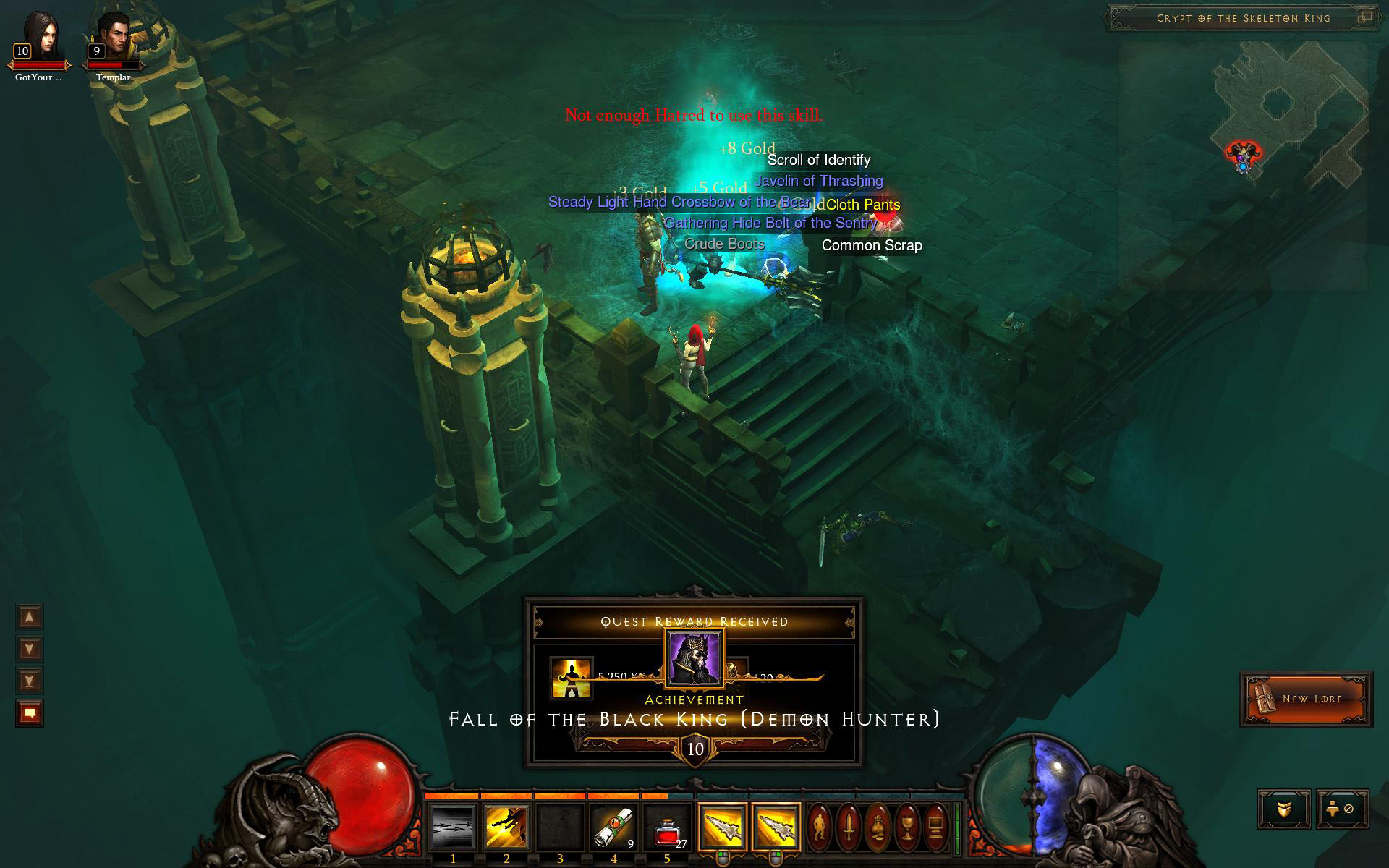Use the scroll item in slot 4
This screenshot has width=1389, height=868.
pyautogui.click(x=613, y=826)
